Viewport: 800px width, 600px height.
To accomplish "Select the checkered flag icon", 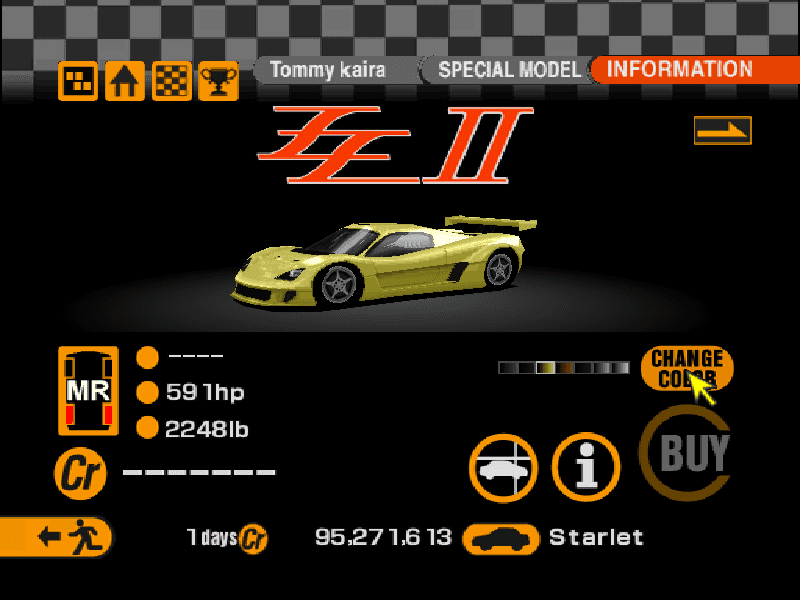I will (x=171, y=82).
